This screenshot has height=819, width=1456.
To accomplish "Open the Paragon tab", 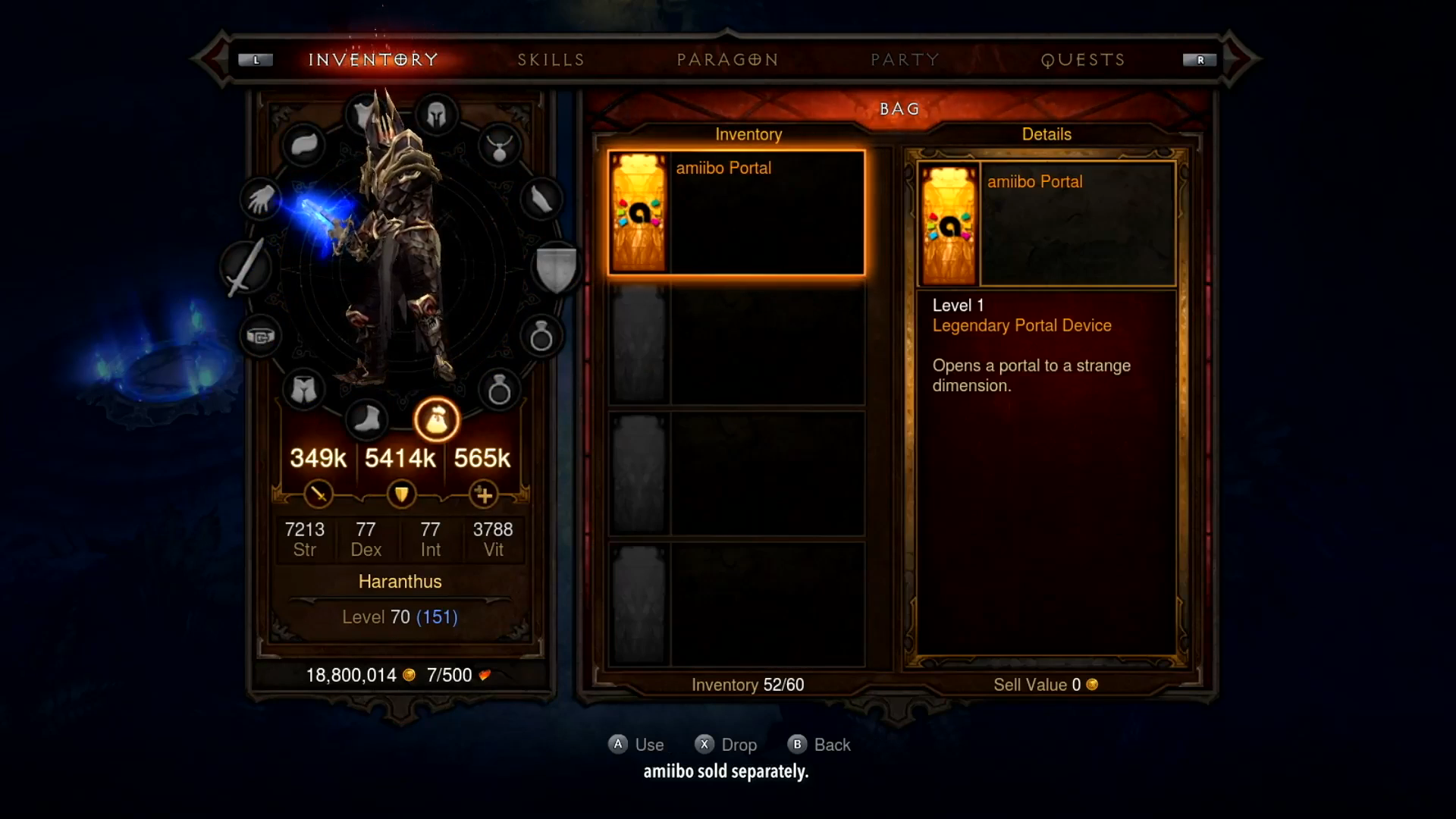I will (727, 60).
